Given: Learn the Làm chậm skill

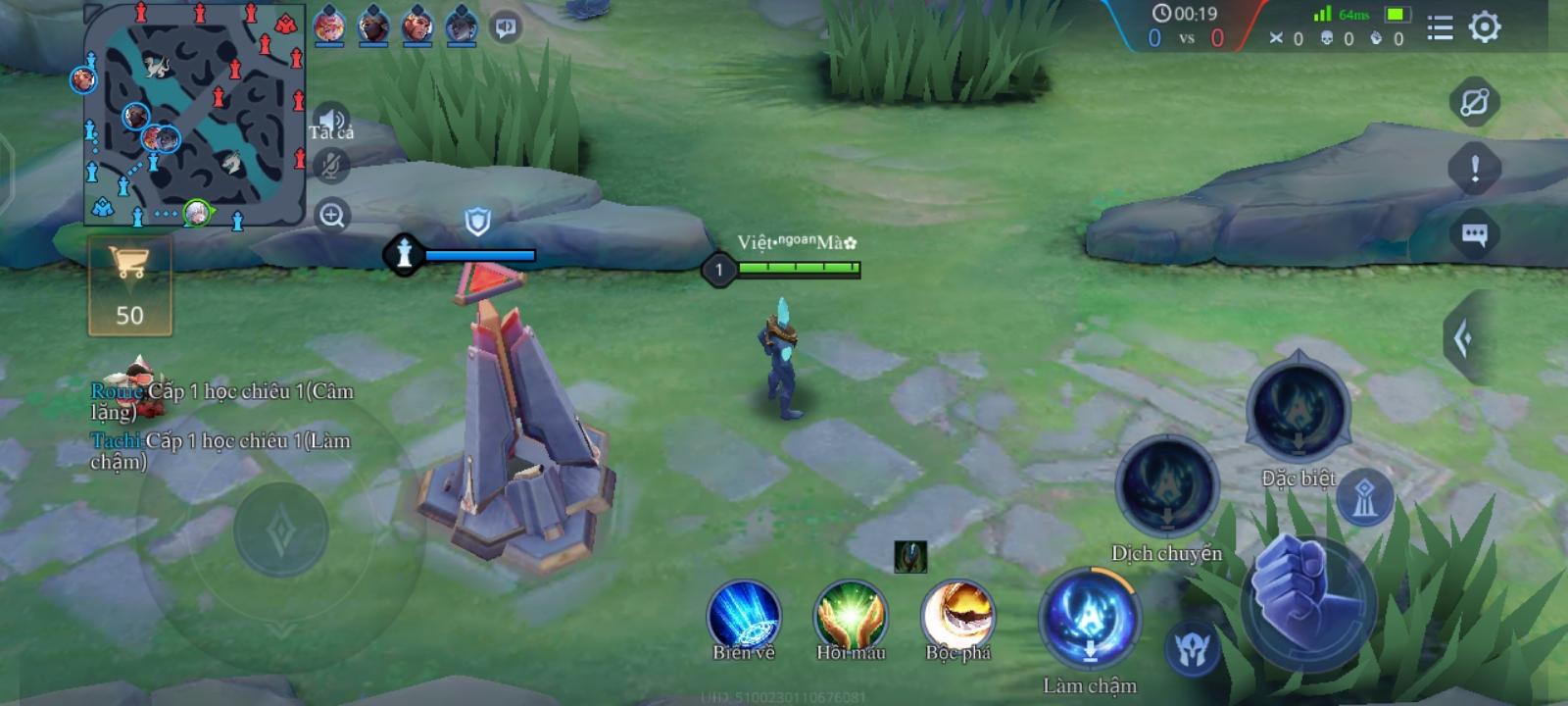Looking at the screenshot, I should click(x=1090, y=620).
